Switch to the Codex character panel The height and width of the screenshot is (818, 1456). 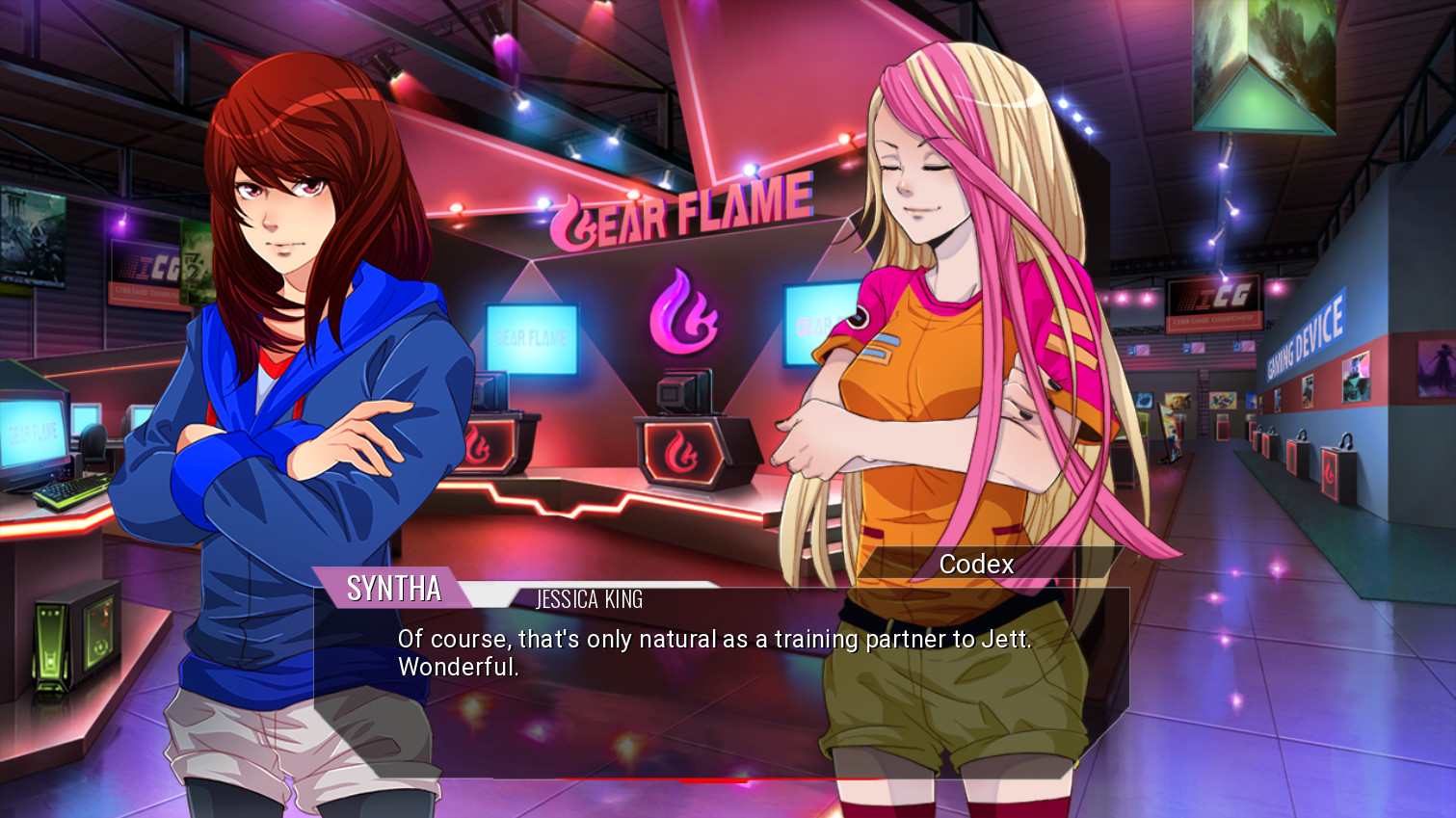pyautogui.click(x=977, y=565)
